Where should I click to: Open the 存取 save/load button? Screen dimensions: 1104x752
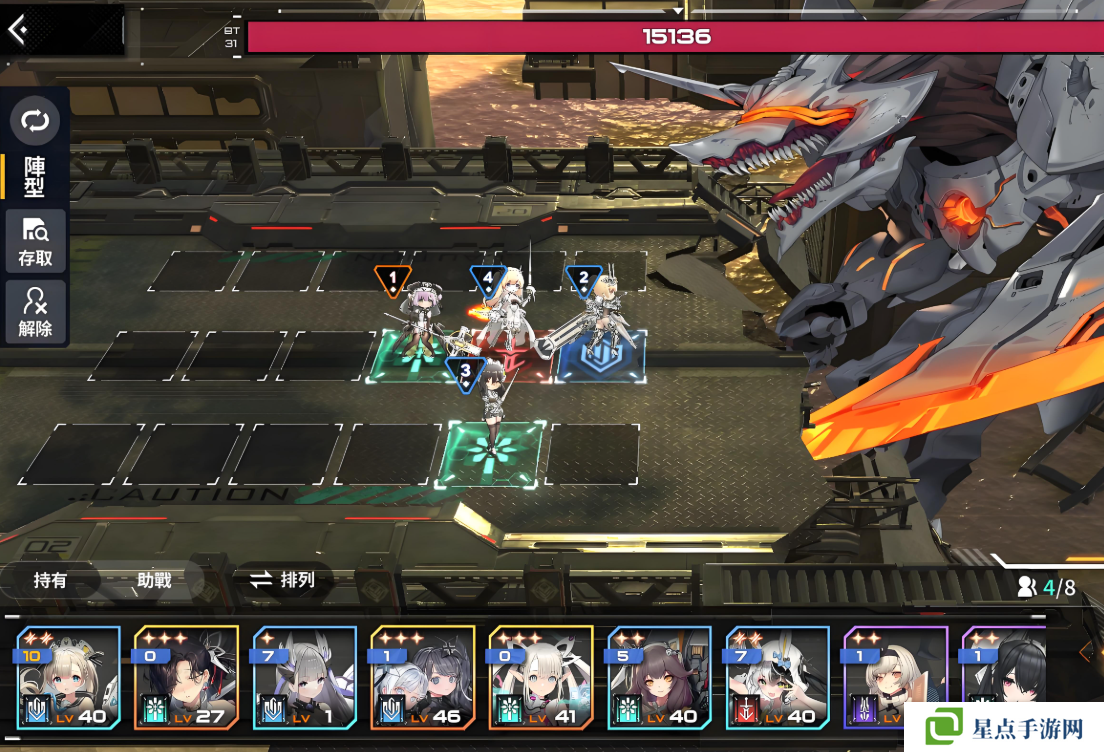[35, 241]
